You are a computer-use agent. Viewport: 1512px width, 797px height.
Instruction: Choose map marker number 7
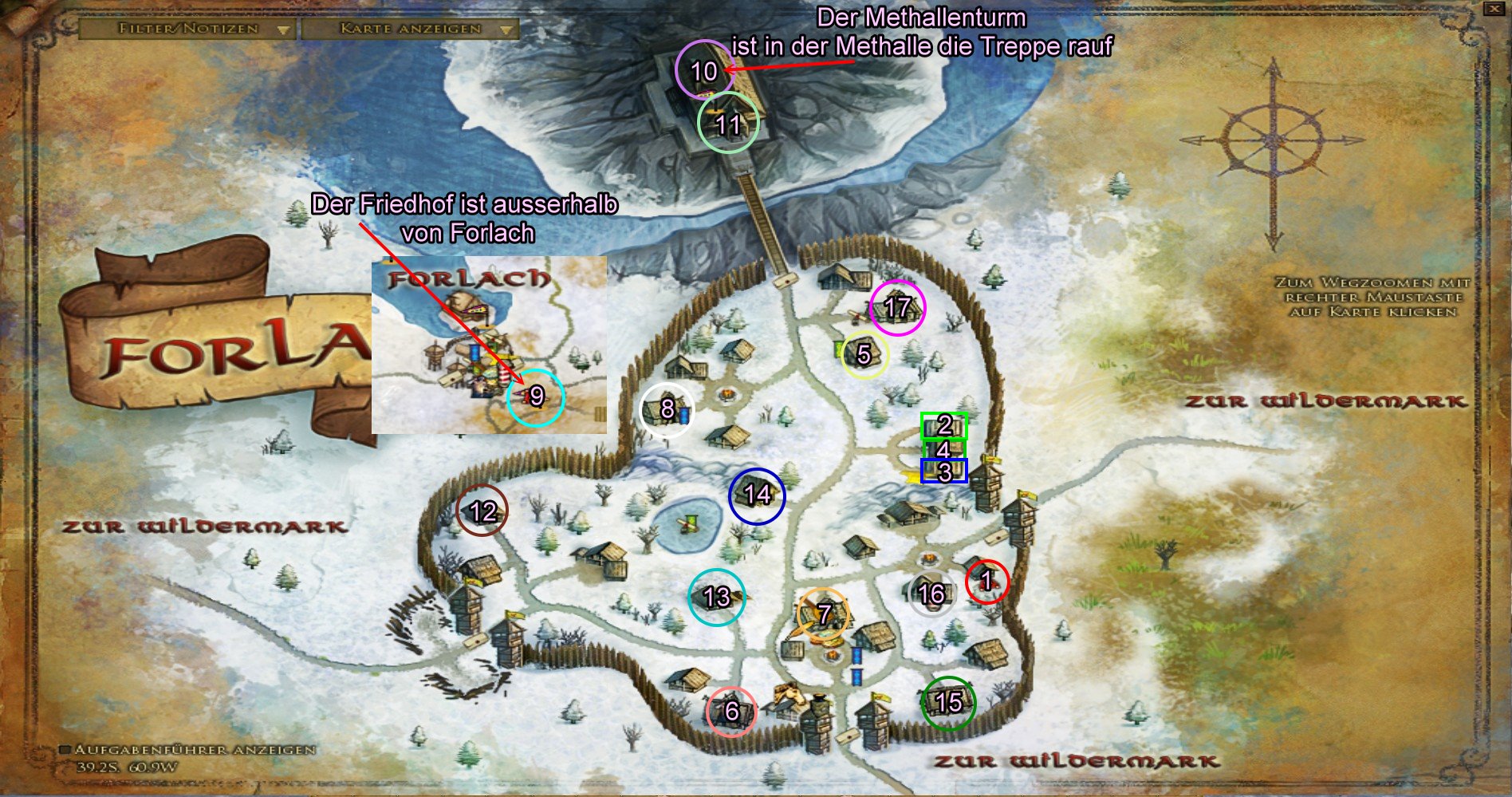tap(824, 614)
